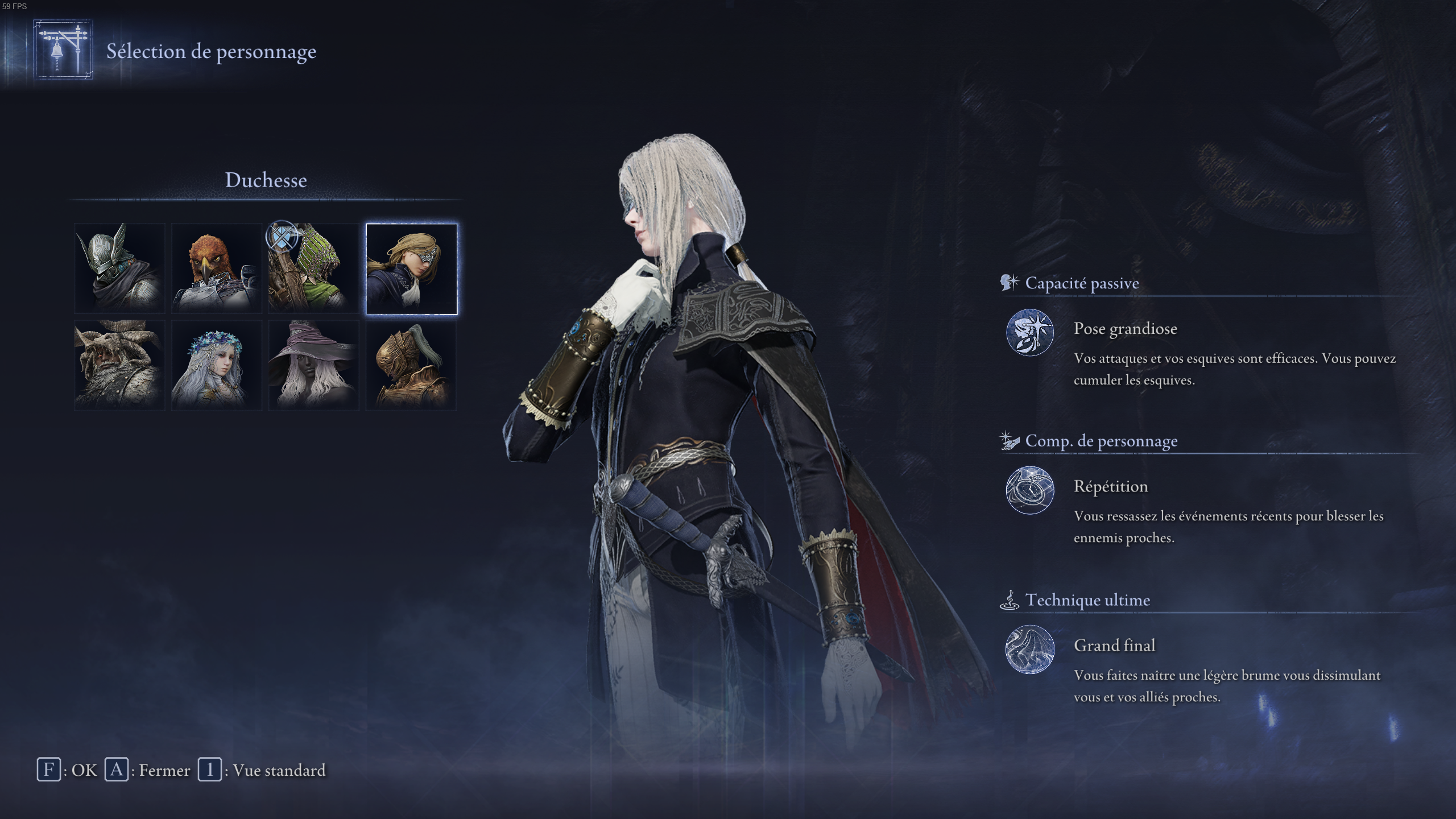Click the currently selected Duchesse portrait
The height and width of the screenshot is (819, 1456).
[x=411, y=269]
